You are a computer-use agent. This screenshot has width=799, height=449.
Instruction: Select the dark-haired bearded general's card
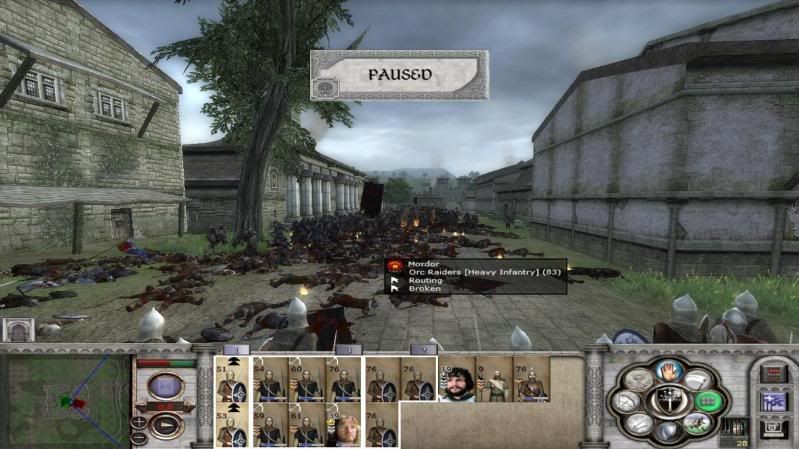(456, 380)
